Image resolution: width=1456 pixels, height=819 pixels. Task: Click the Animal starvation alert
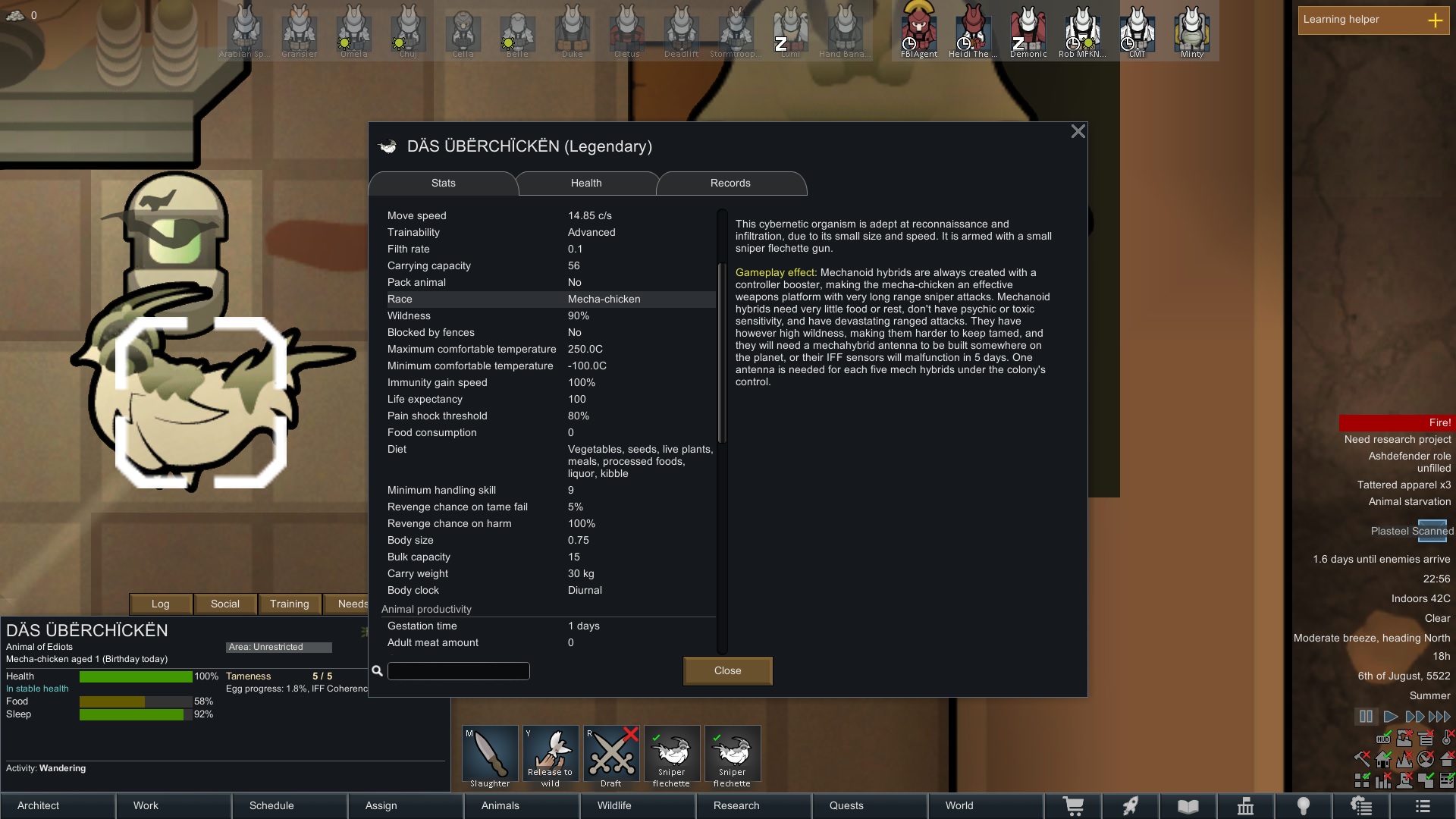pos(1408,501)
